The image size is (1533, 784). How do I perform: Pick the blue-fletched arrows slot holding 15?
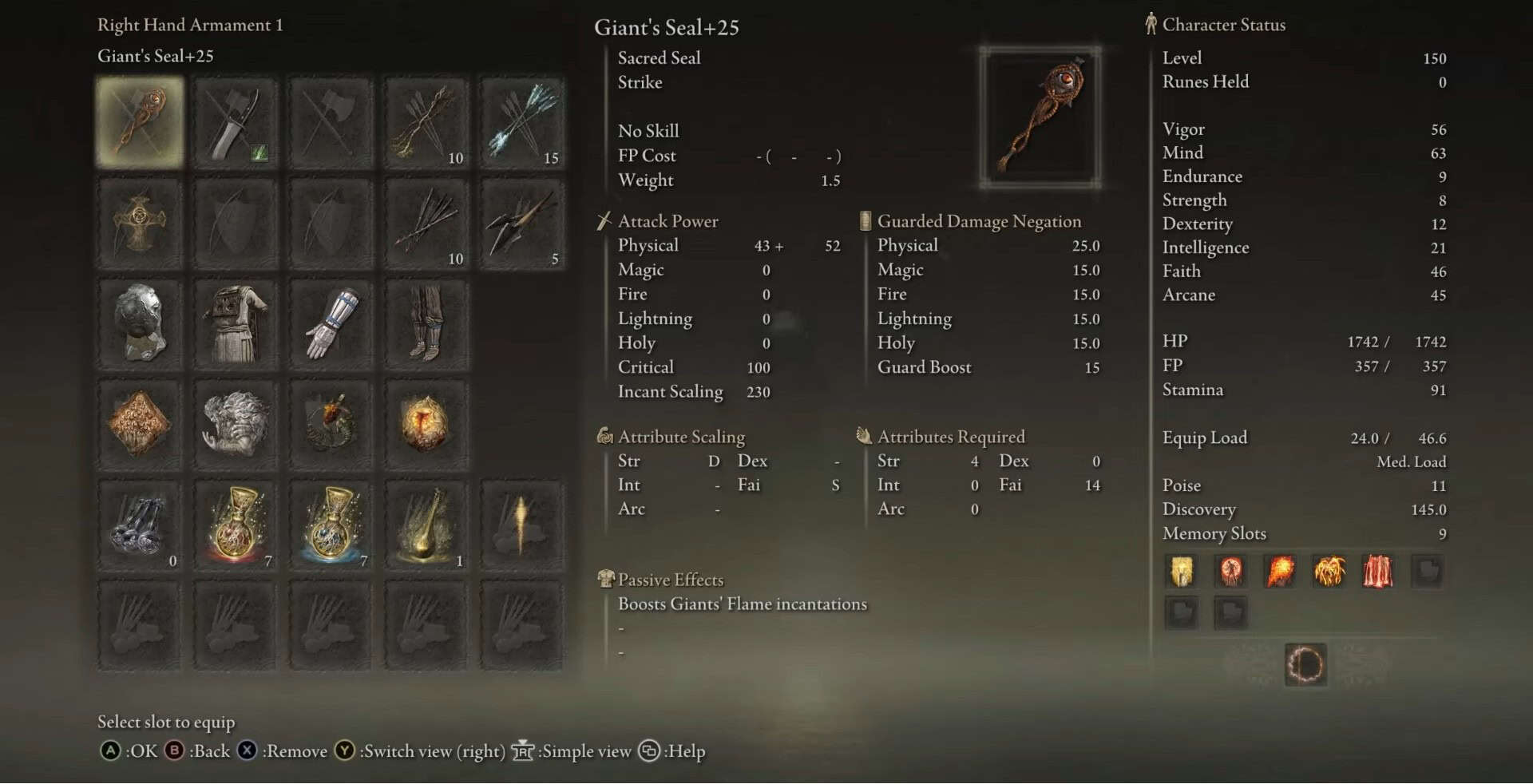(x=521, y=122)
